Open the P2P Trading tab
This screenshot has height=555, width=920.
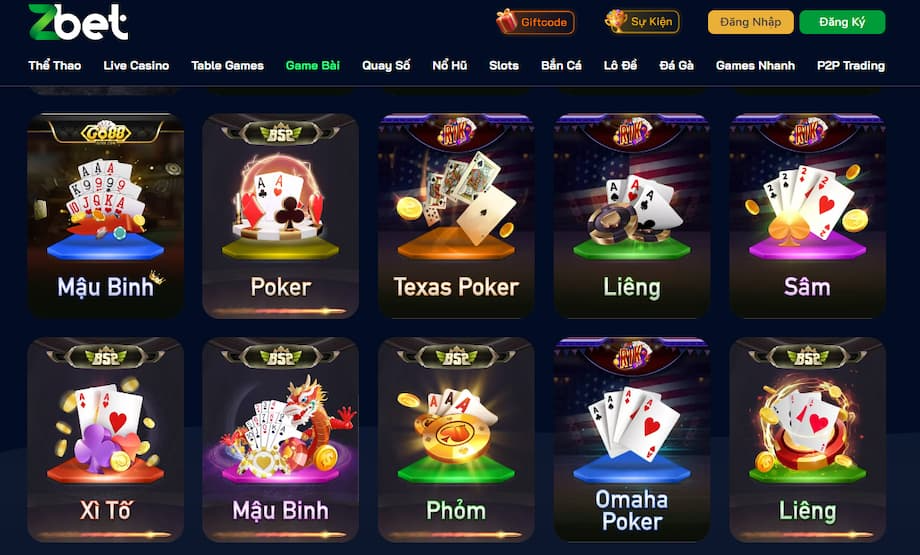click(x=850, y=66)
